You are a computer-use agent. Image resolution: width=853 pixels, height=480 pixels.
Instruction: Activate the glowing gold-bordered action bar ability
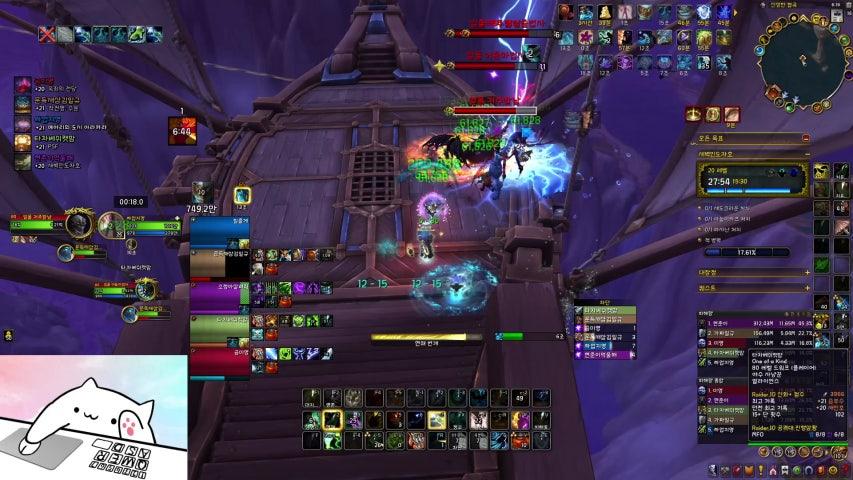click(x=332, y=419)
